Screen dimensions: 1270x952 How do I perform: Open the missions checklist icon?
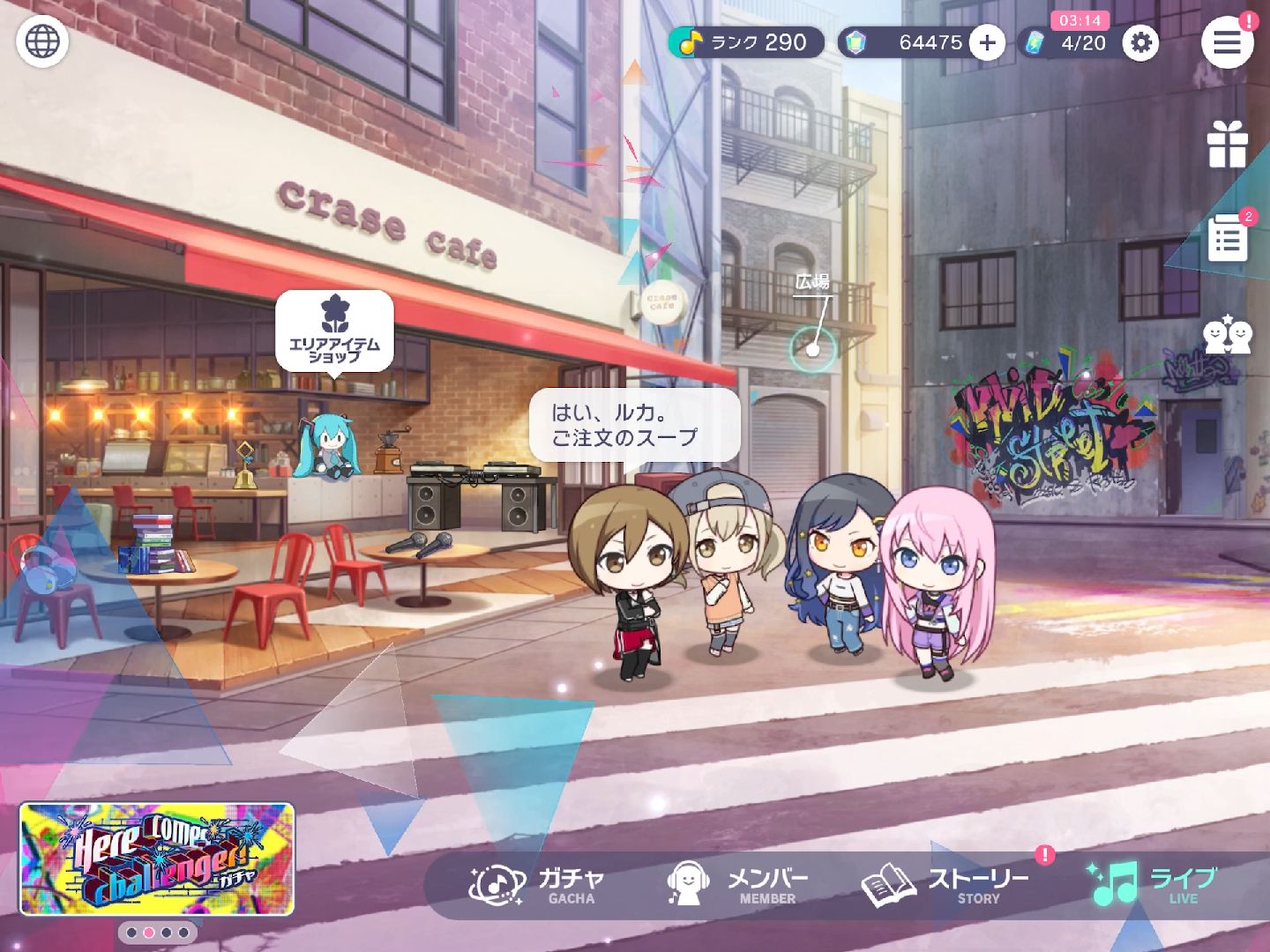(x=1227, y=238)
